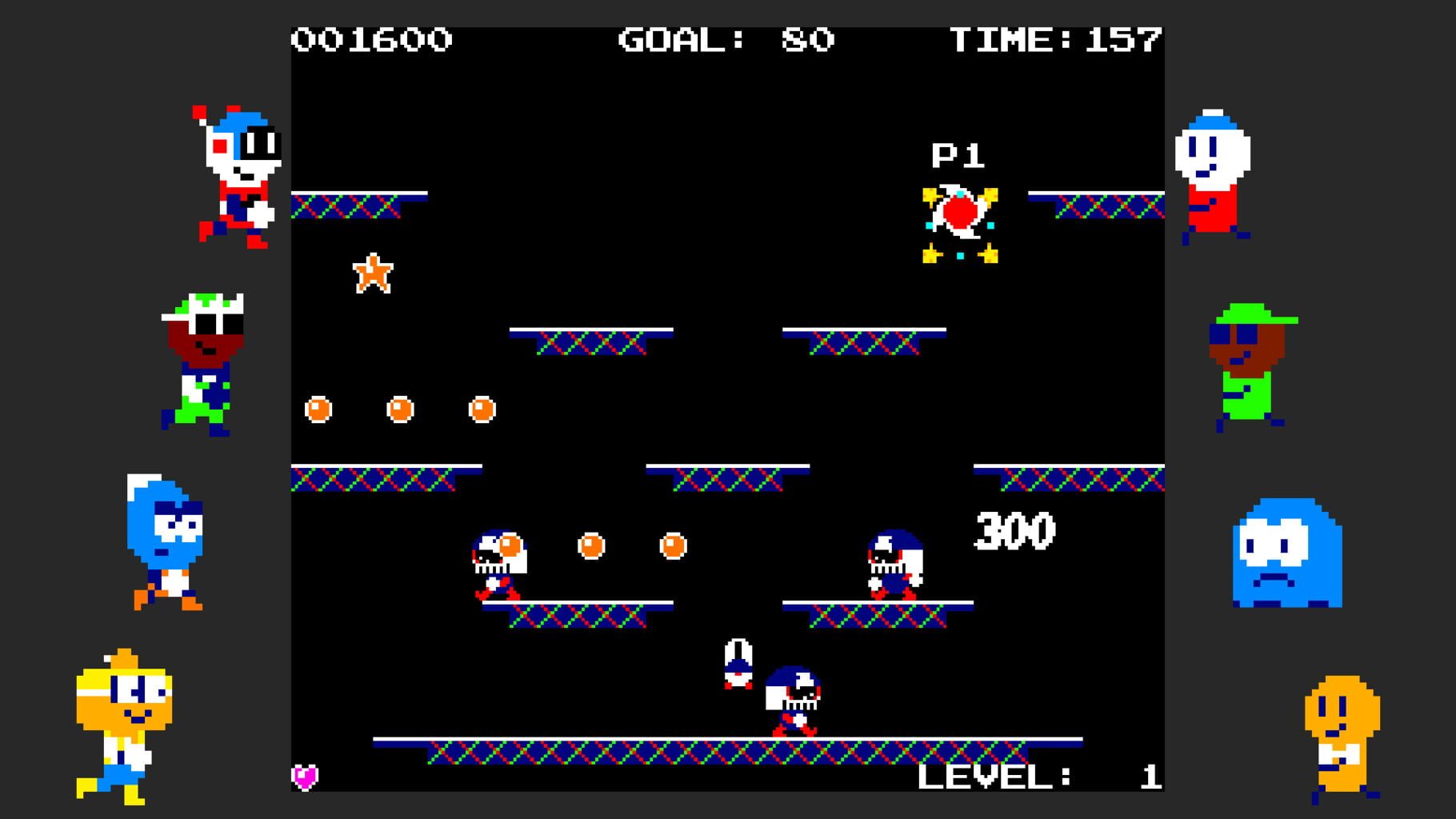Select the orange starfish item
This screenshot has height=819, width=1456.
point(373,274)
